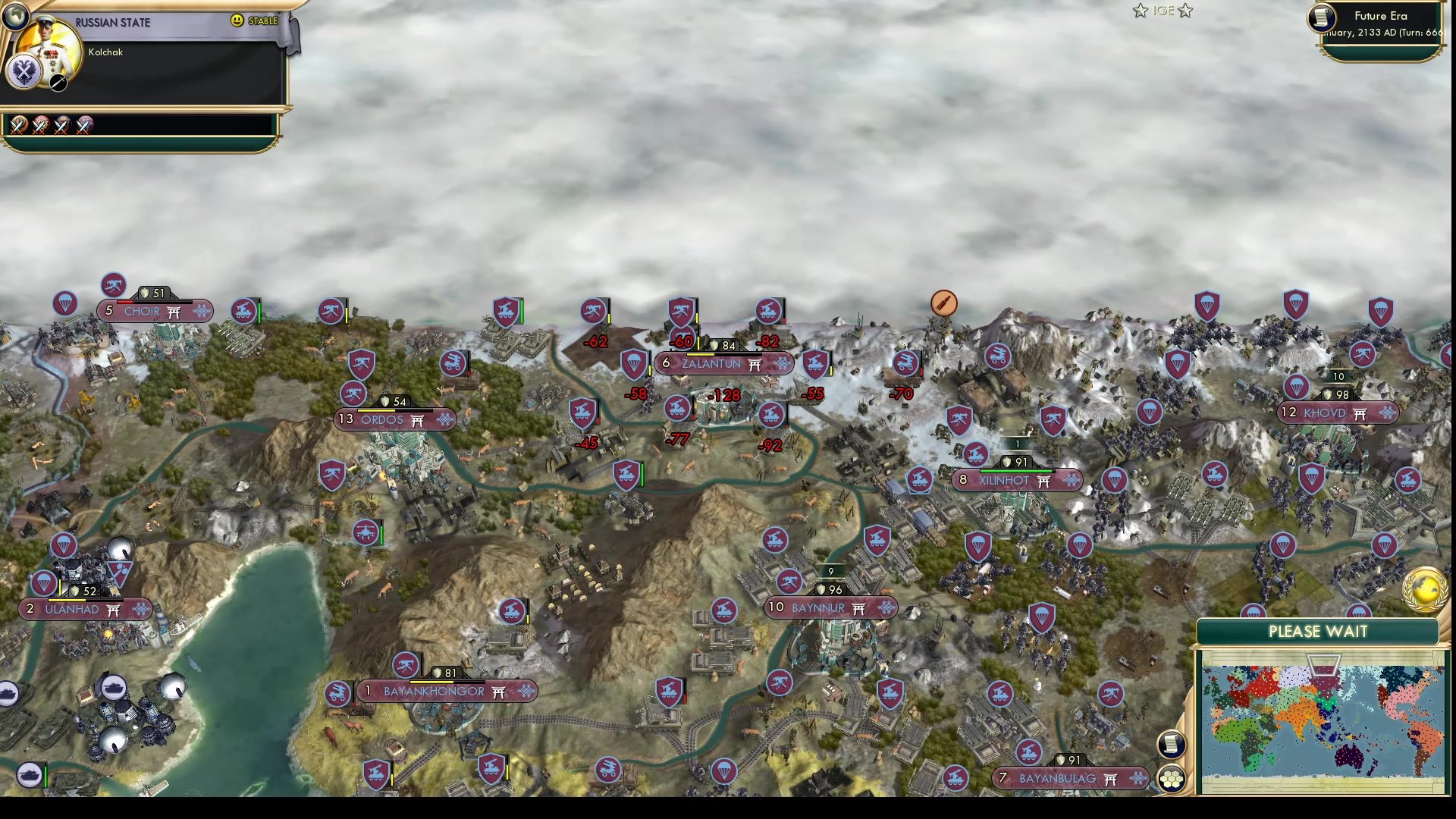Toggle the left star beside IGE
The height and width of the screenshot is (819, 1456).
(x=1140, y=11)
